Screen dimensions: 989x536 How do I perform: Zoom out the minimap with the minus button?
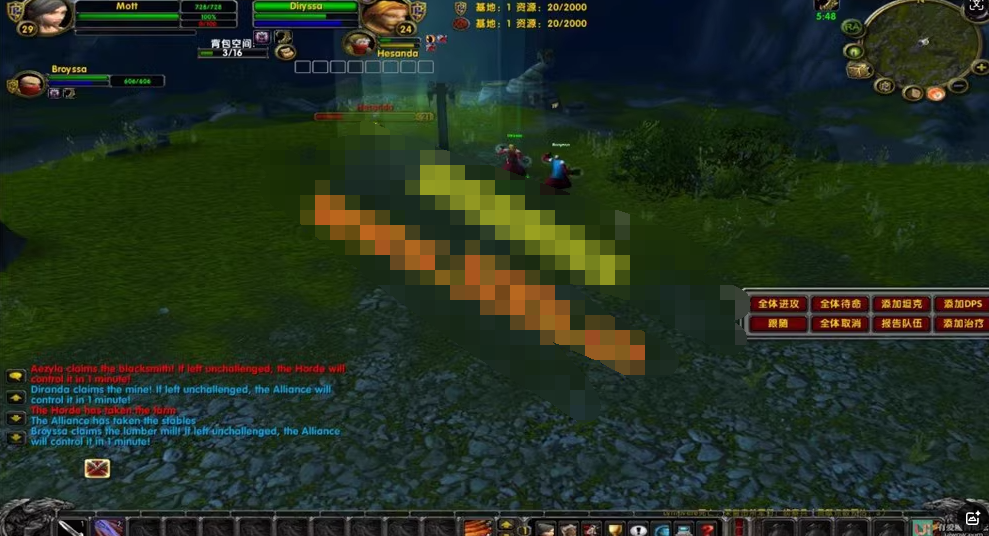tap(959, 86)
